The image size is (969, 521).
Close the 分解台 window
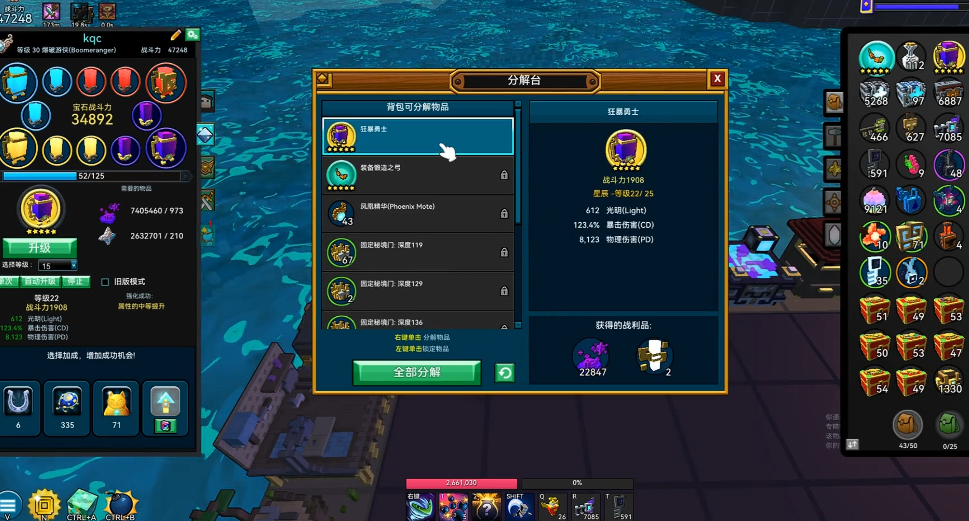[x=716, y=79]
